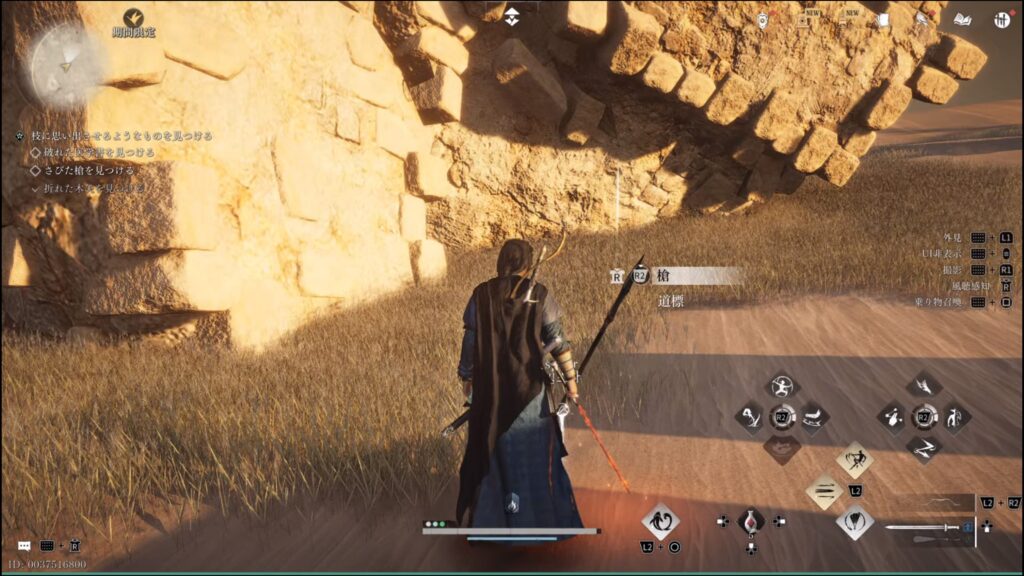This screenshot has width=1024, height=576.
Task: Open the round menu icon at the top-right corner
Action: point(1001,19)
